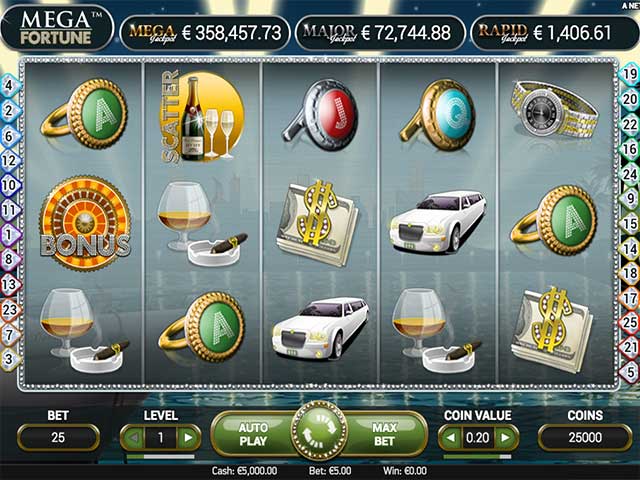Select payline marker number 23
This screenshot has width=640, height=480.
[9, 309]
